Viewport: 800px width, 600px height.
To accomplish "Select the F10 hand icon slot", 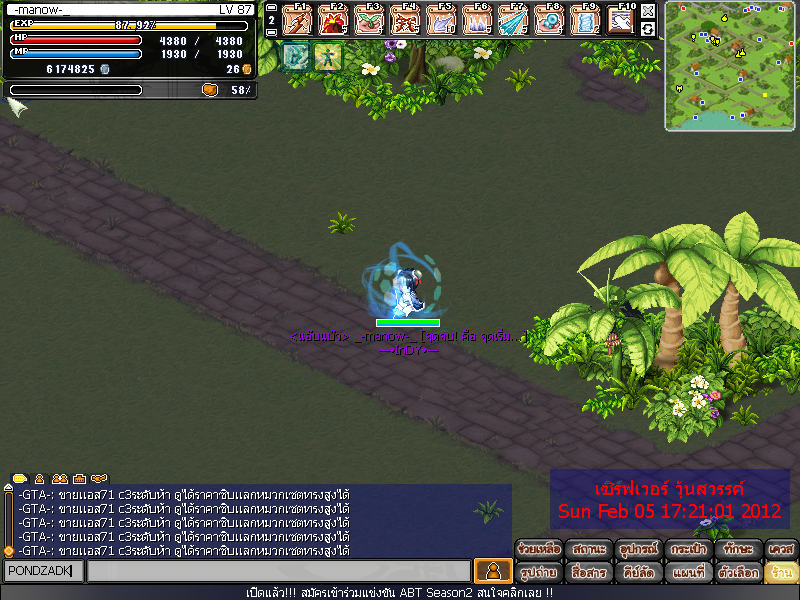I will tap(621, 20).
